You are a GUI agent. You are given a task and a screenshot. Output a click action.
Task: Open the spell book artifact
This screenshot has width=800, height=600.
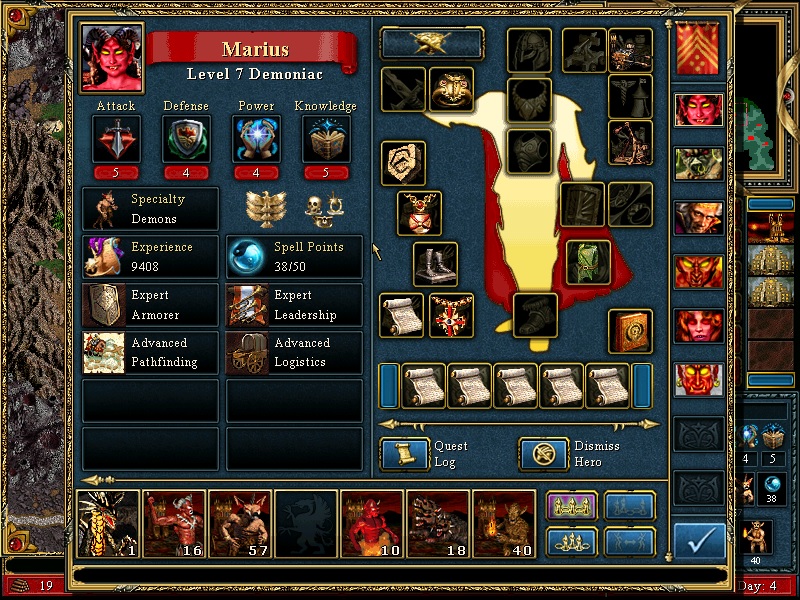(x=630, y=331)
